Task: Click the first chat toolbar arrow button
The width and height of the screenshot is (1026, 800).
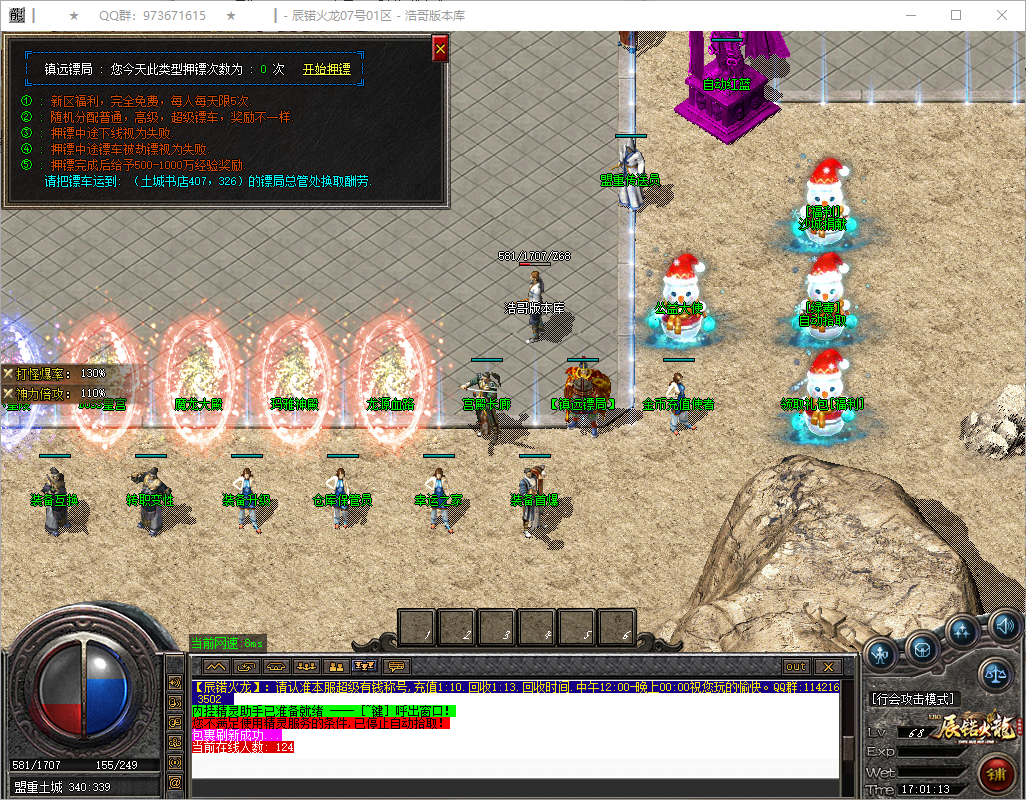Action: pos(217,666)
